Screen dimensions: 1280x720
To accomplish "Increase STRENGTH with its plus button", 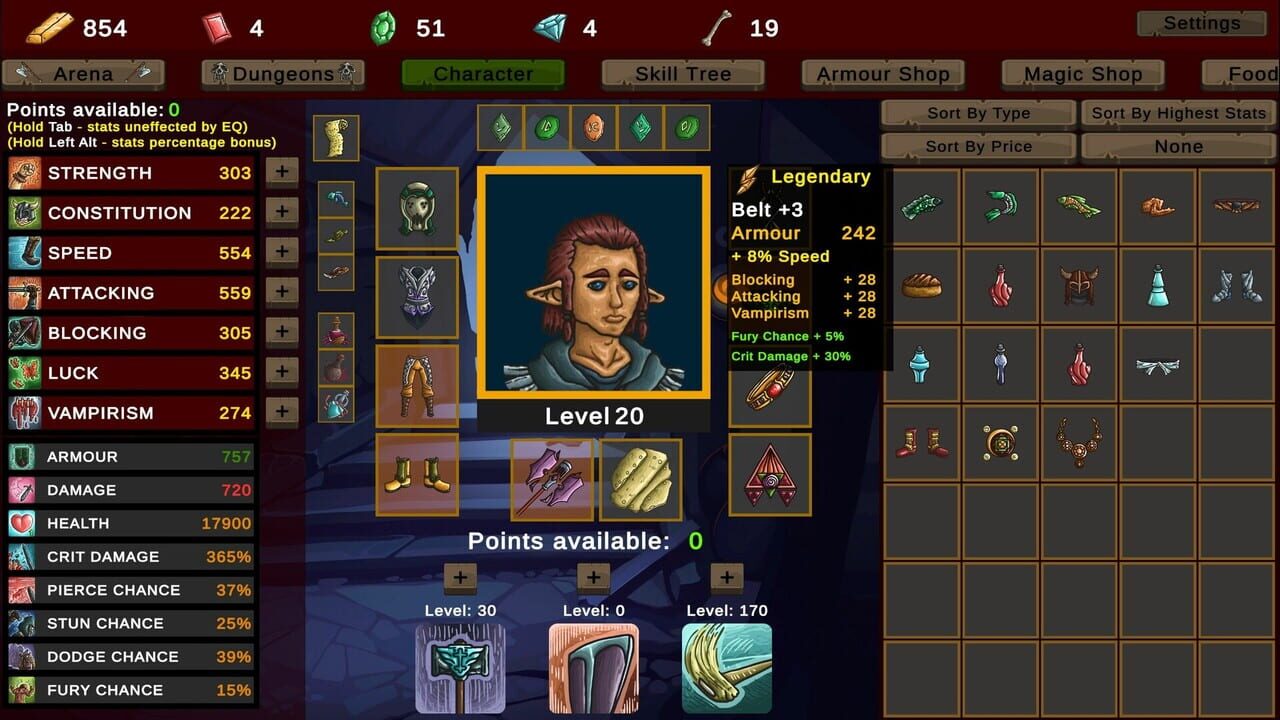I will coord(281,171).
